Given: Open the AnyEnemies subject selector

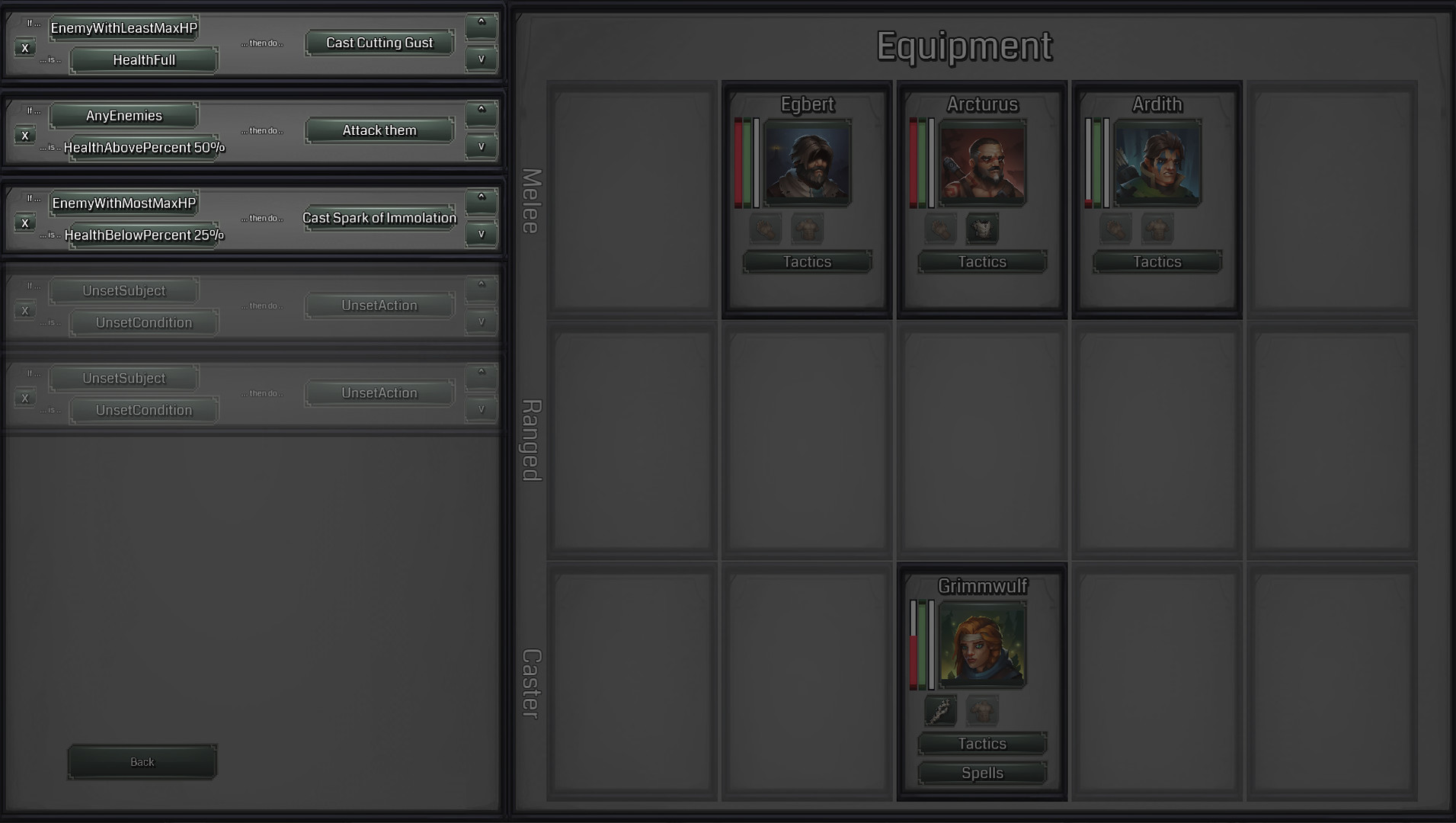Looking at the screenshot, I should point(123,115).
